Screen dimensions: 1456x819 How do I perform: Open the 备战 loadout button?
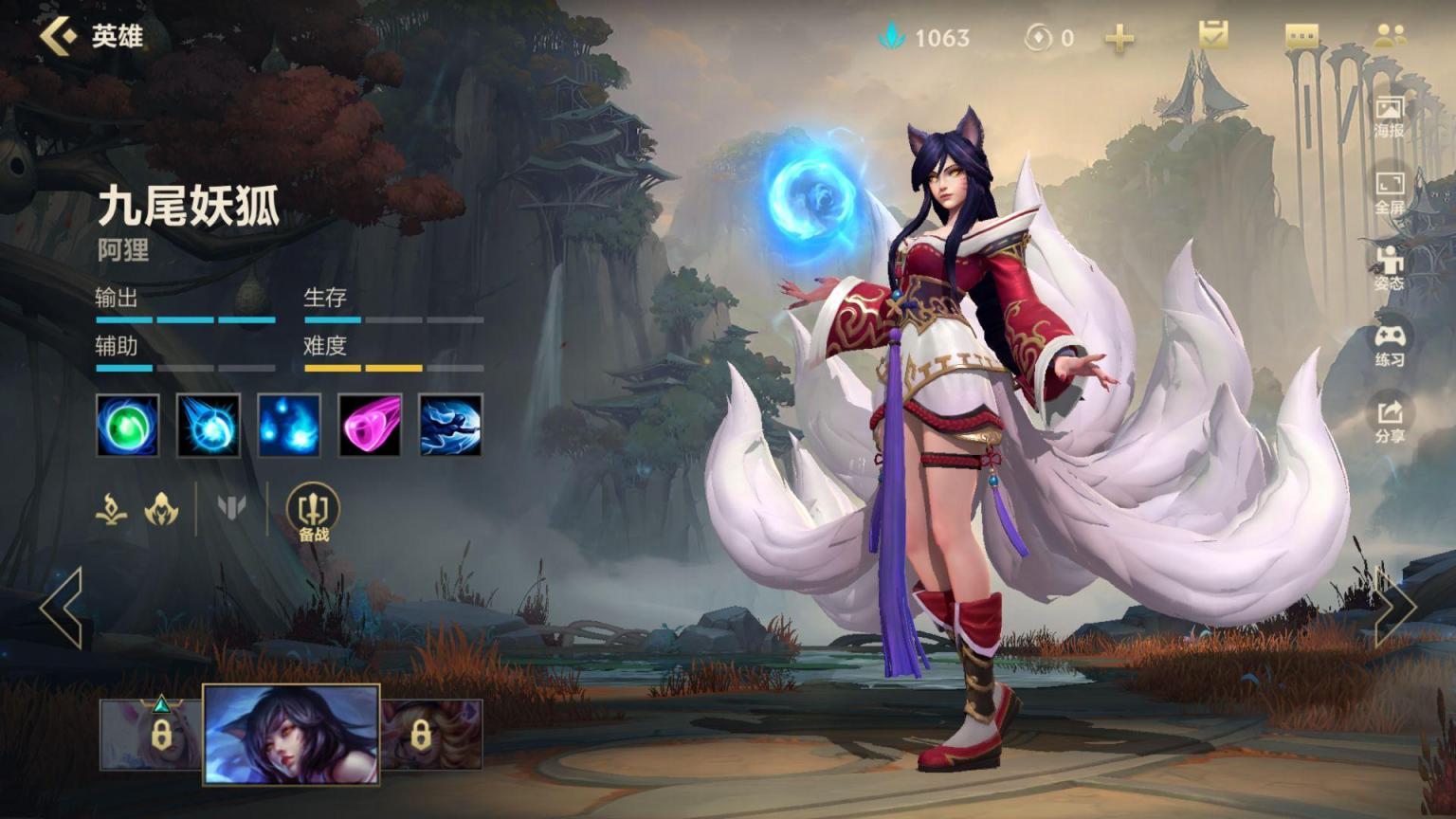(x=313, y=513)
